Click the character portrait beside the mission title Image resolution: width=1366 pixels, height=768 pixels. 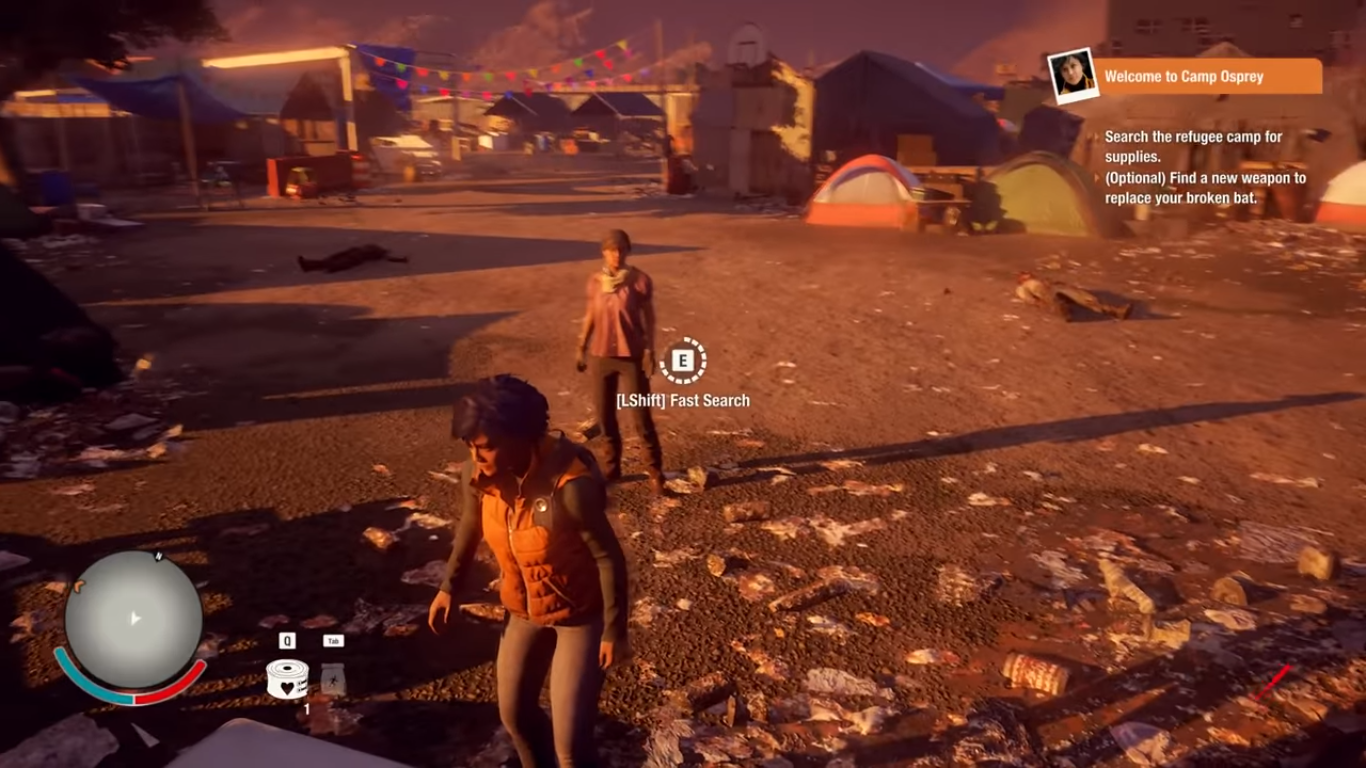click(1071, 76)
